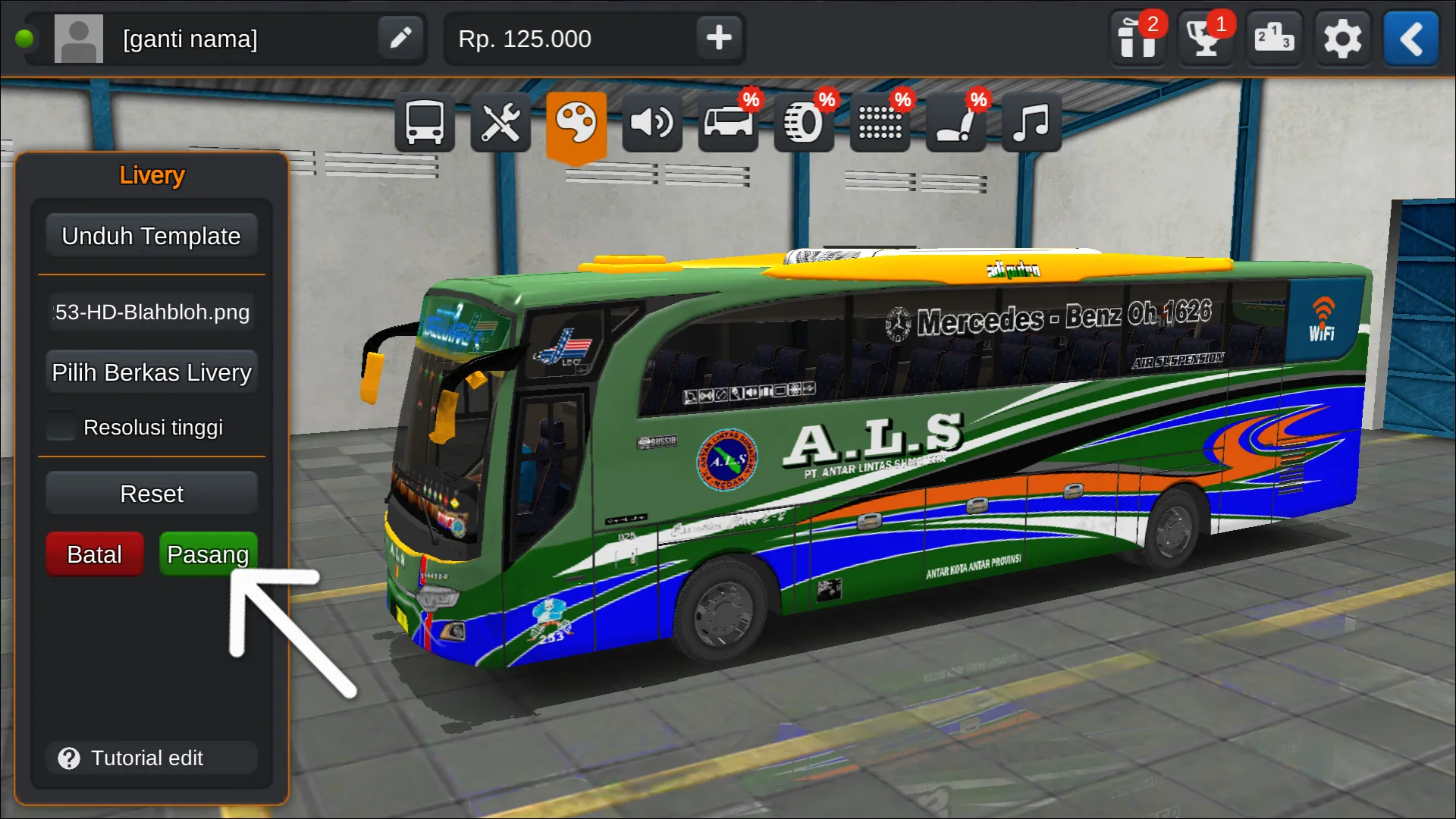Click the back arrow to exit garage
The image size is (1456, 819).
pyautogui.click(x=1410, y=39)
